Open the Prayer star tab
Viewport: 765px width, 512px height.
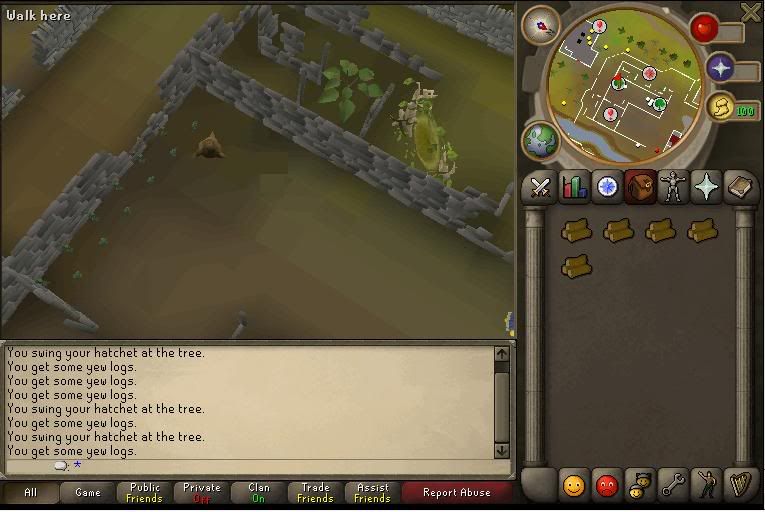pyautogui.click(x=706, y=187)
